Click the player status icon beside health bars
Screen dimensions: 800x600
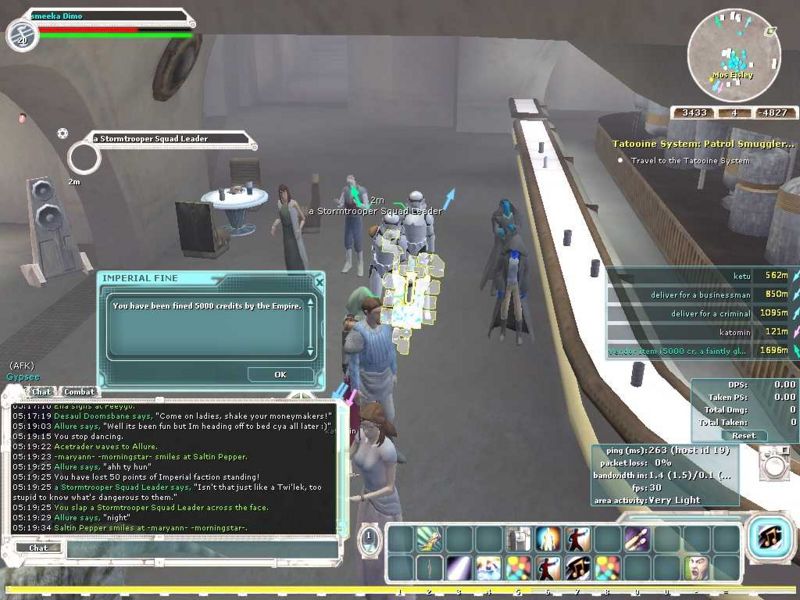[21, 35]
